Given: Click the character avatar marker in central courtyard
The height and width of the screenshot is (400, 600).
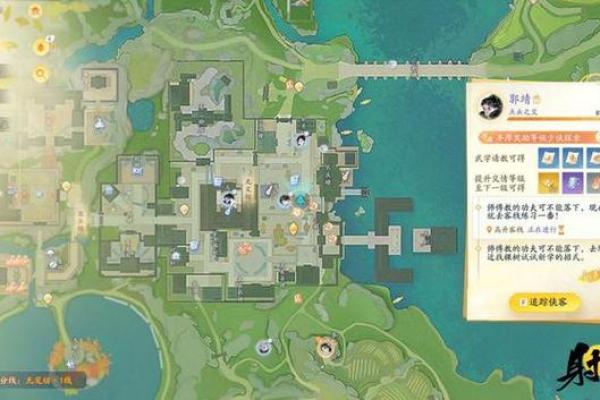Looking at the screenshot, I should (228, 198).
